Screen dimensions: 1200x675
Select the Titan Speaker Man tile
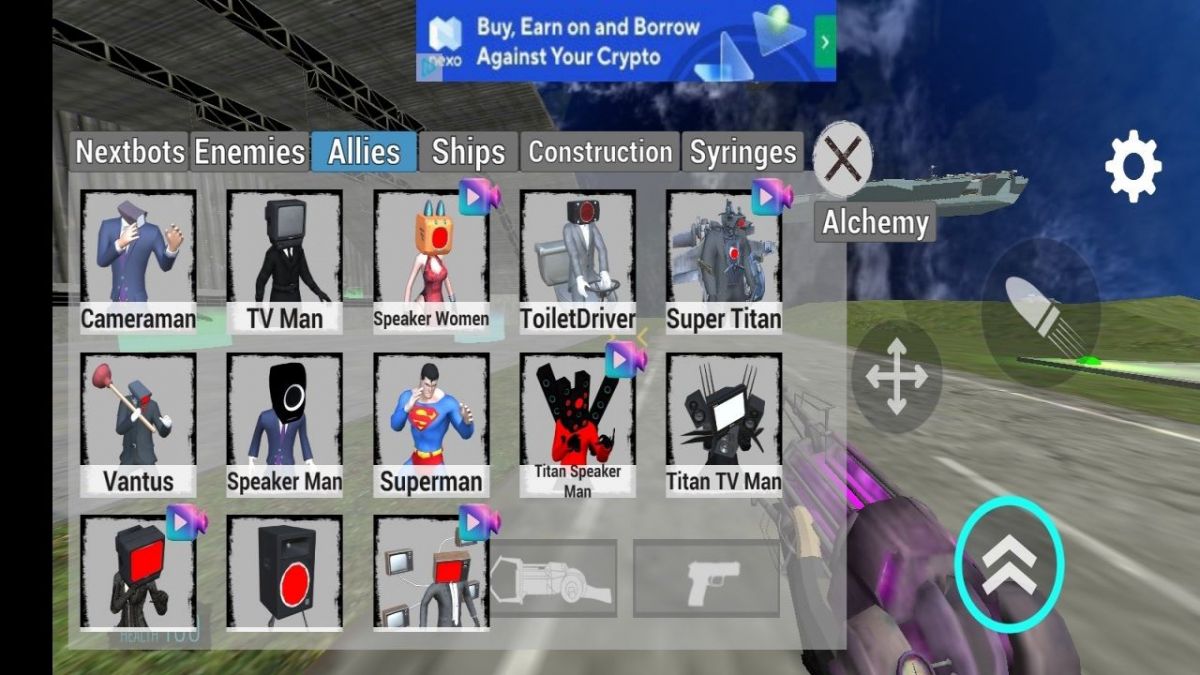point(578,424)
